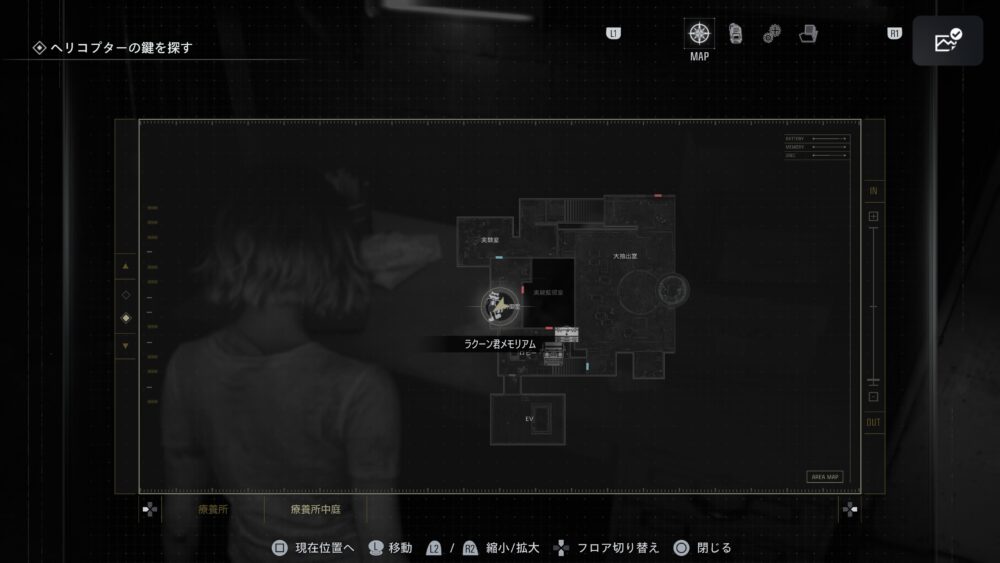Go up a floor with up arrow

click(x=125, y=267)
